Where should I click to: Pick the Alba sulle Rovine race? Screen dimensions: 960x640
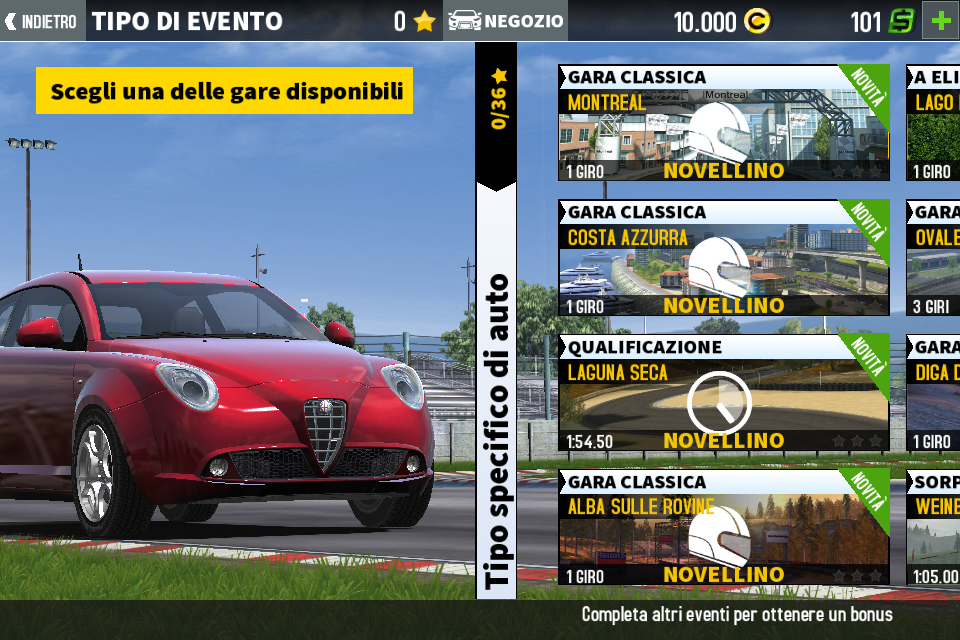(723, 528)
